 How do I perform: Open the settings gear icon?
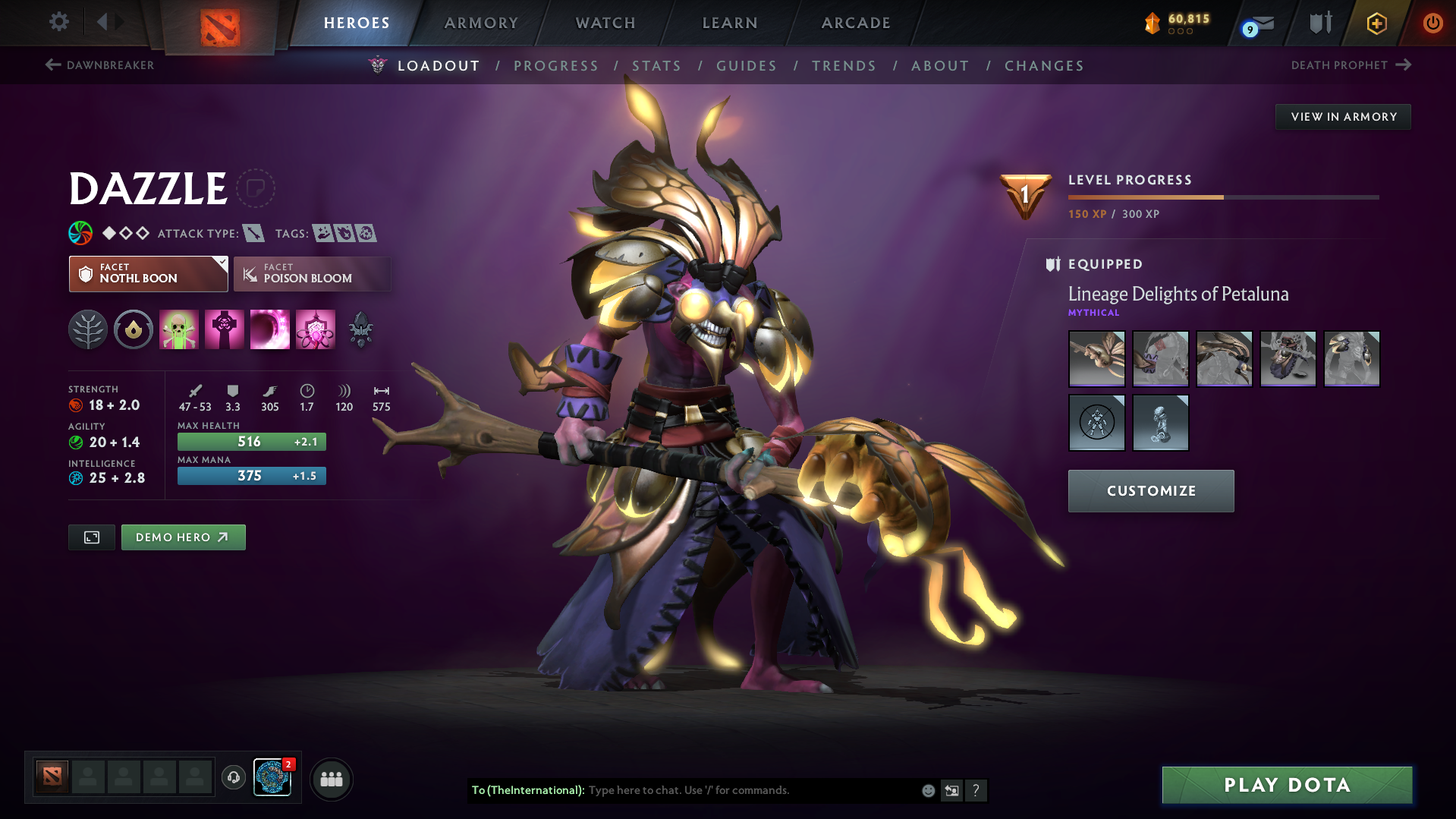pos(58,22)
